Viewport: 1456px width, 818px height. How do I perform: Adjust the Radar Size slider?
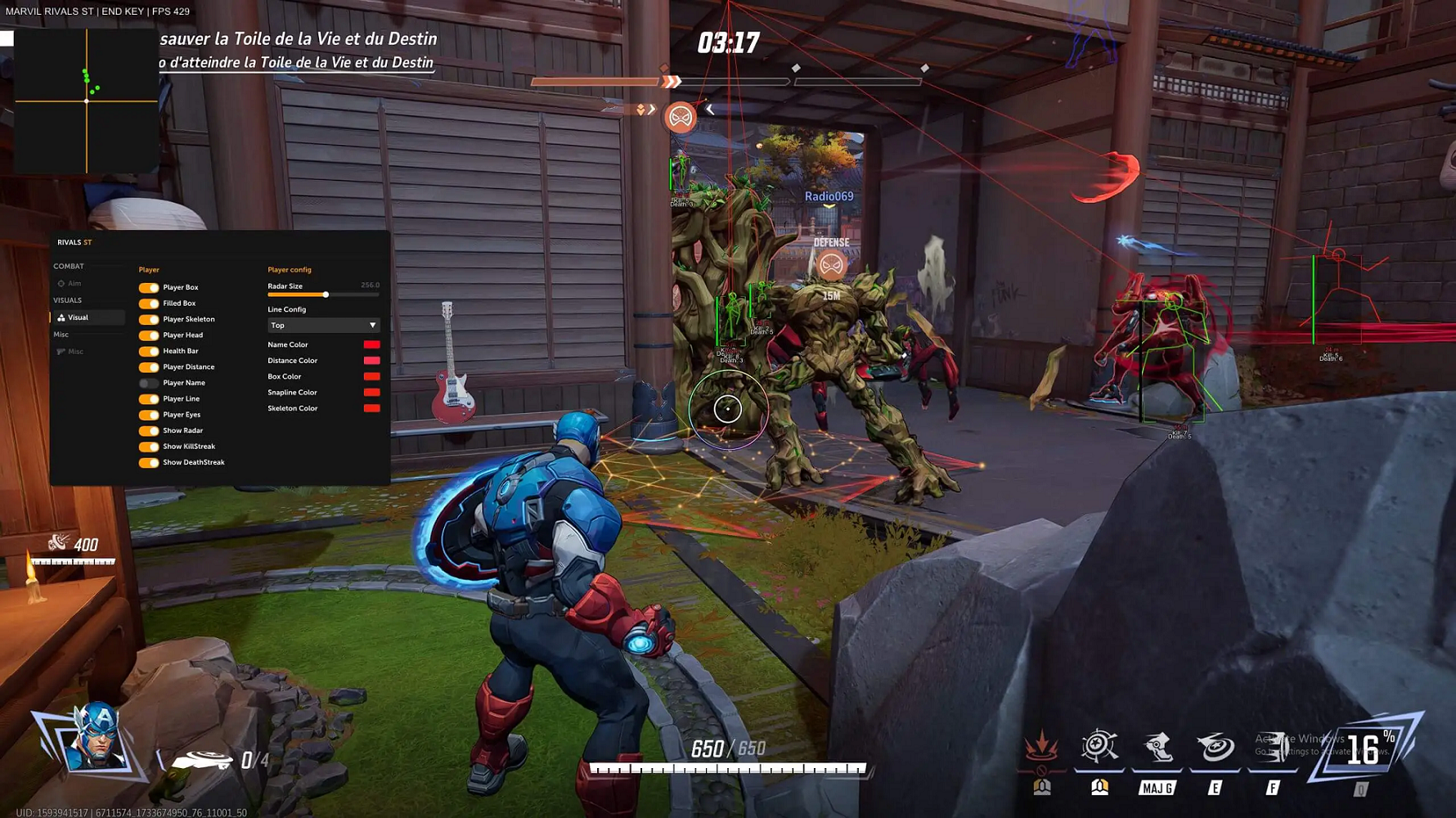click(326, 294)
